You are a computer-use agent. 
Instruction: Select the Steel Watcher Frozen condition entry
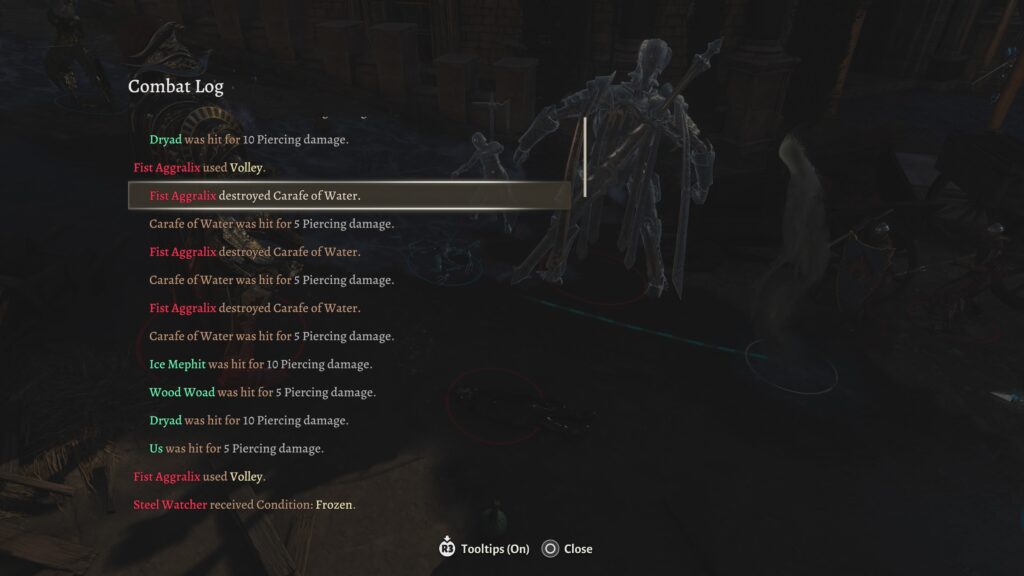[x=244, y=504]
